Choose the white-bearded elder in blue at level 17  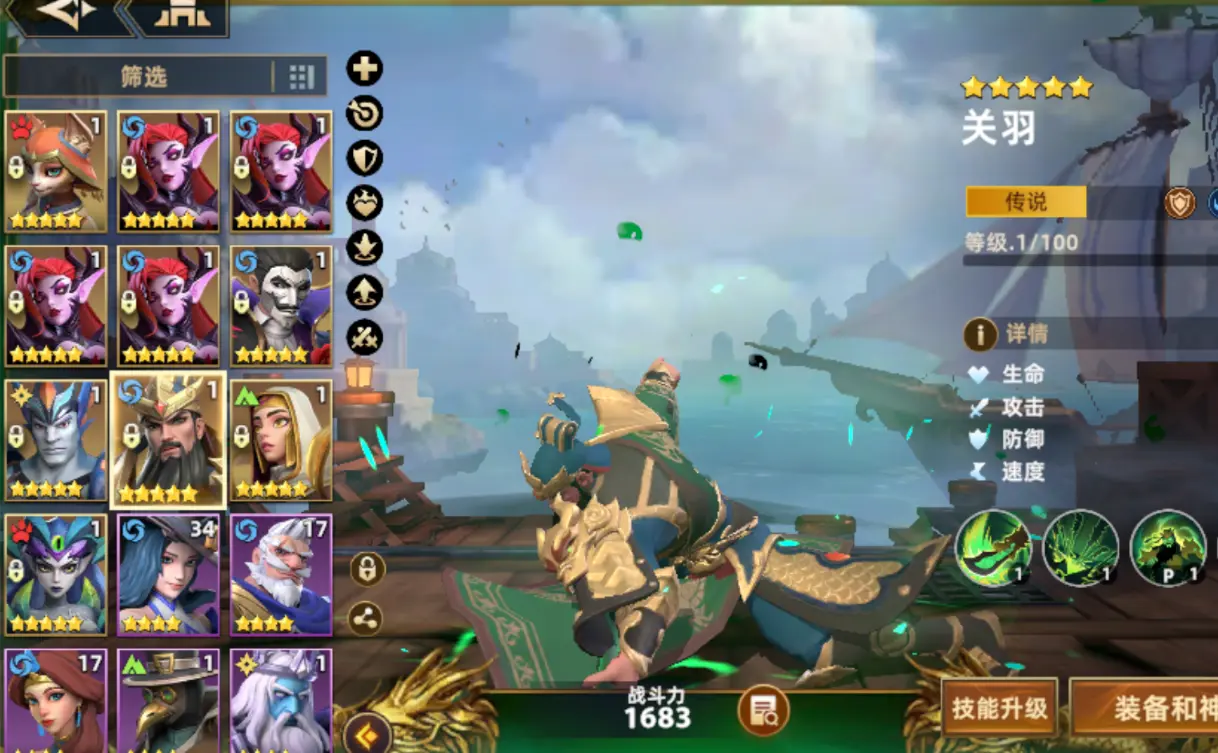pos(281,574)
